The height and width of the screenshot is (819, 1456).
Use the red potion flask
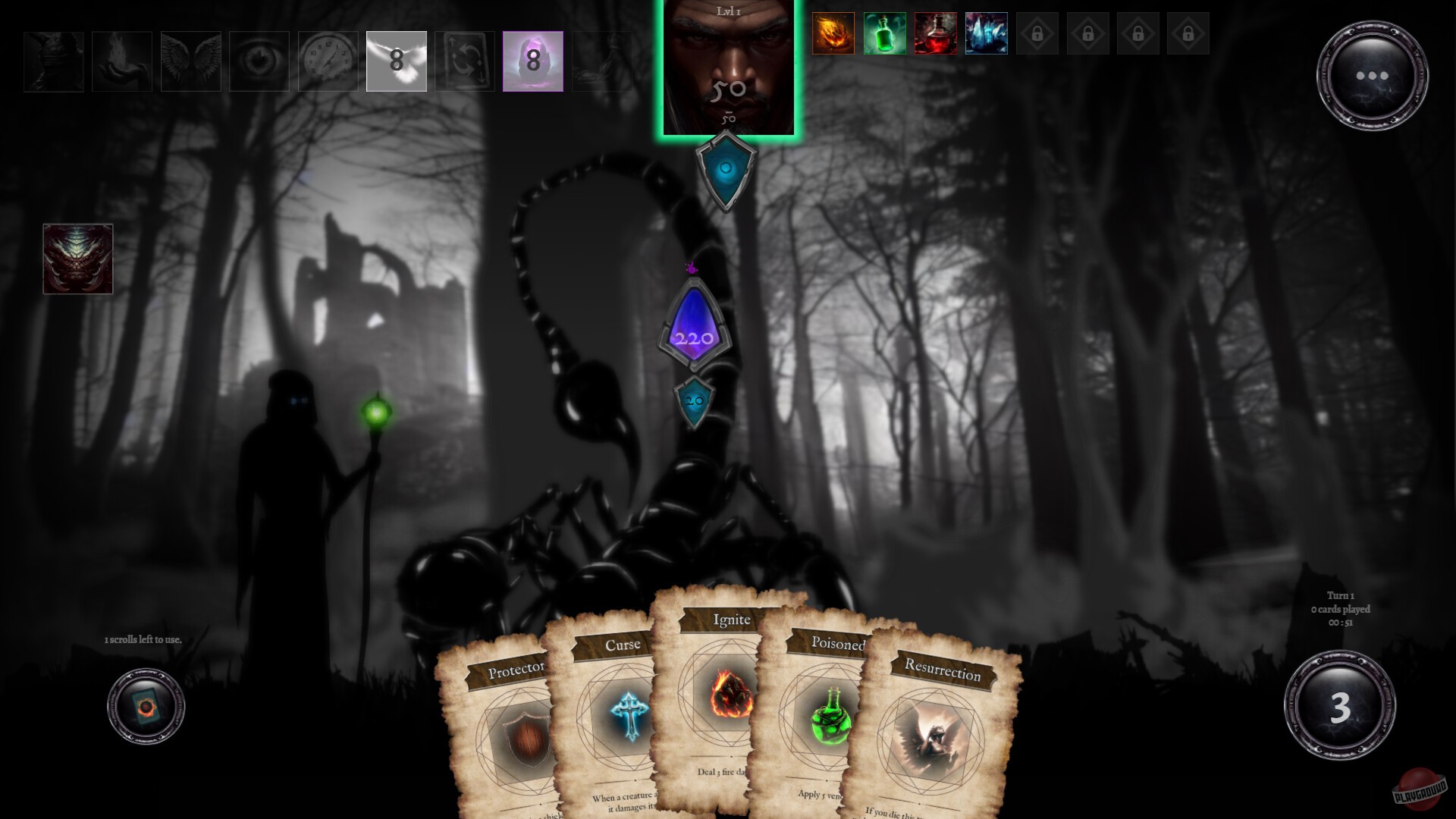click(x=934, y=33)
